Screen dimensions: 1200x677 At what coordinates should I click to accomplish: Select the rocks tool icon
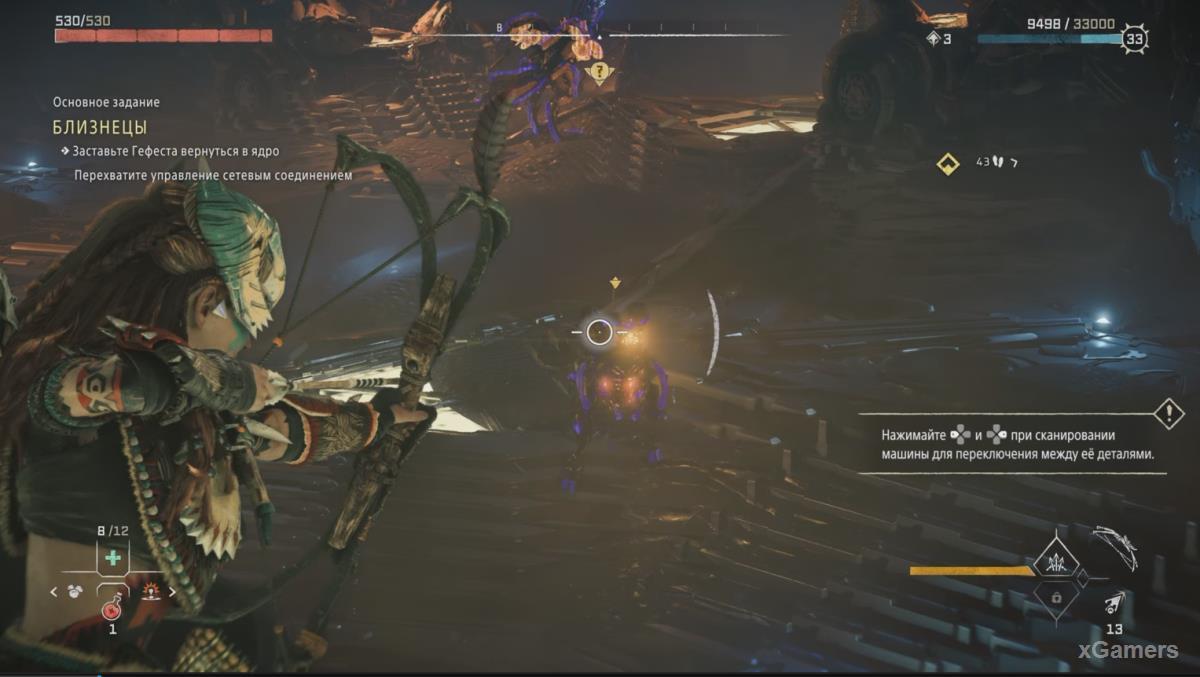(x=74, y=591)
